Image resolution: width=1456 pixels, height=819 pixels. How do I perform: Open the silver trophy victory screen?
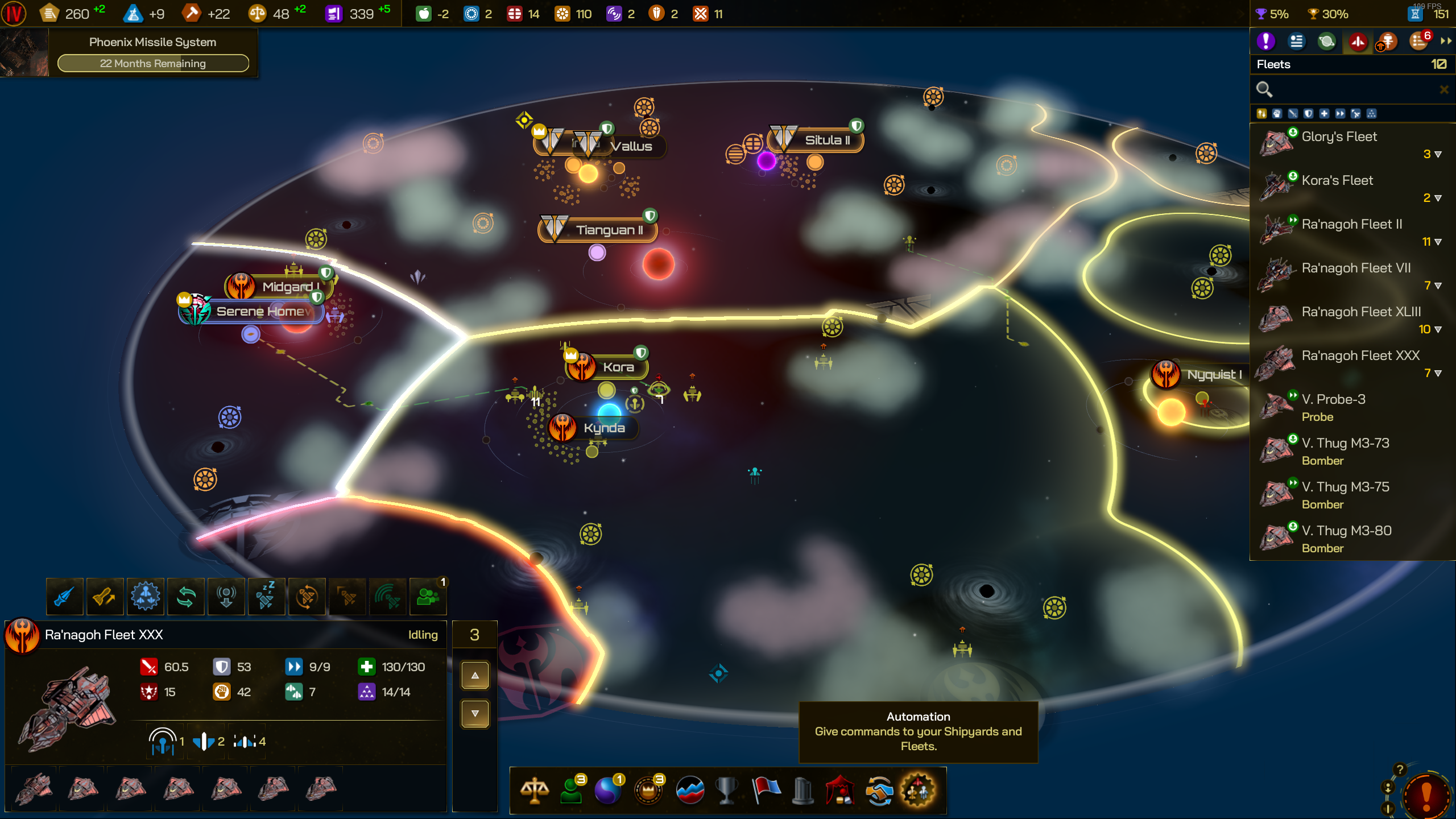pos(726,791)
